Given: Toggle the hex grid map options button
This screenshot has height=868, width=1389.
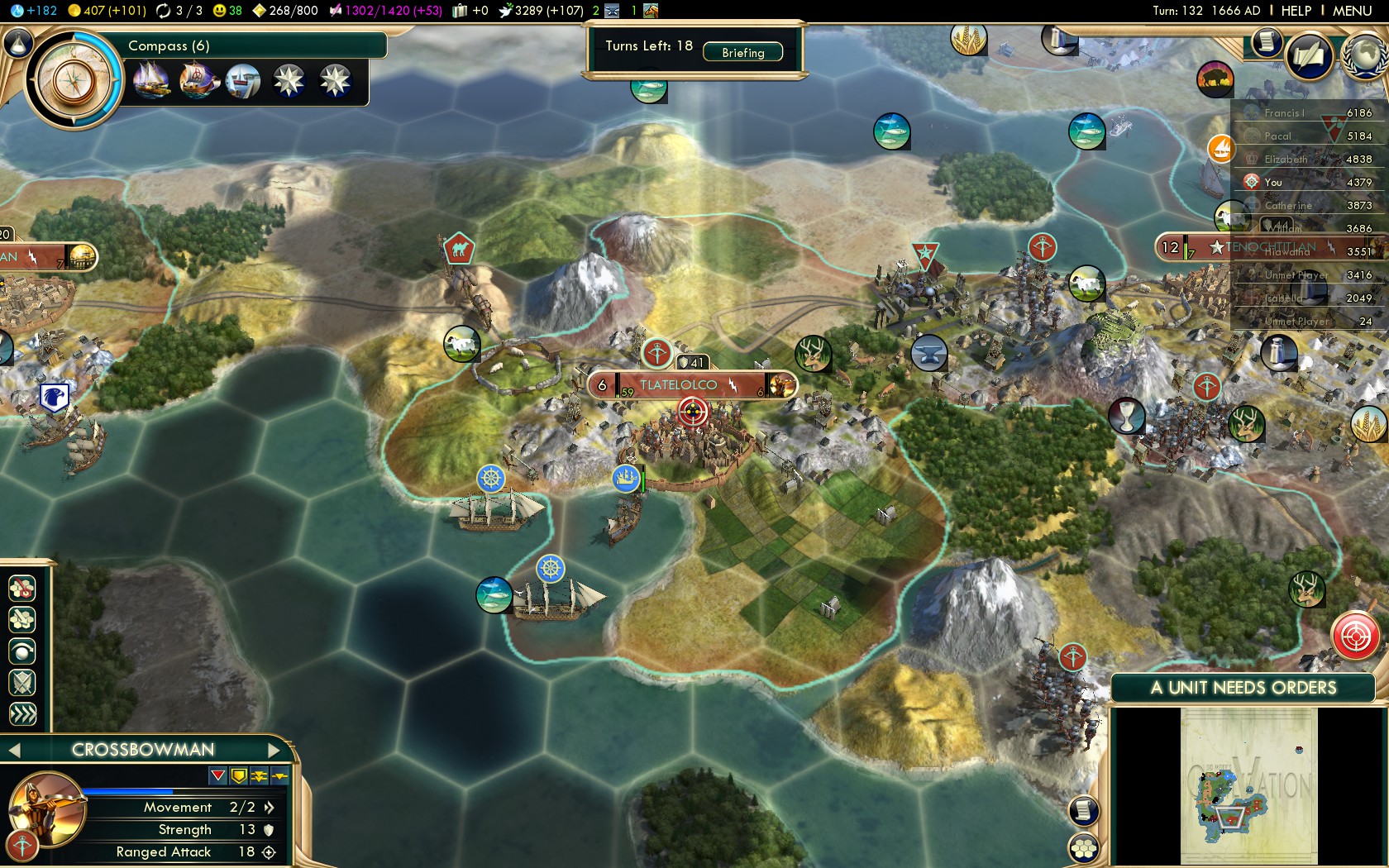Looking at the screenshot, I should pyautogui.click(x=1084, y=847).
